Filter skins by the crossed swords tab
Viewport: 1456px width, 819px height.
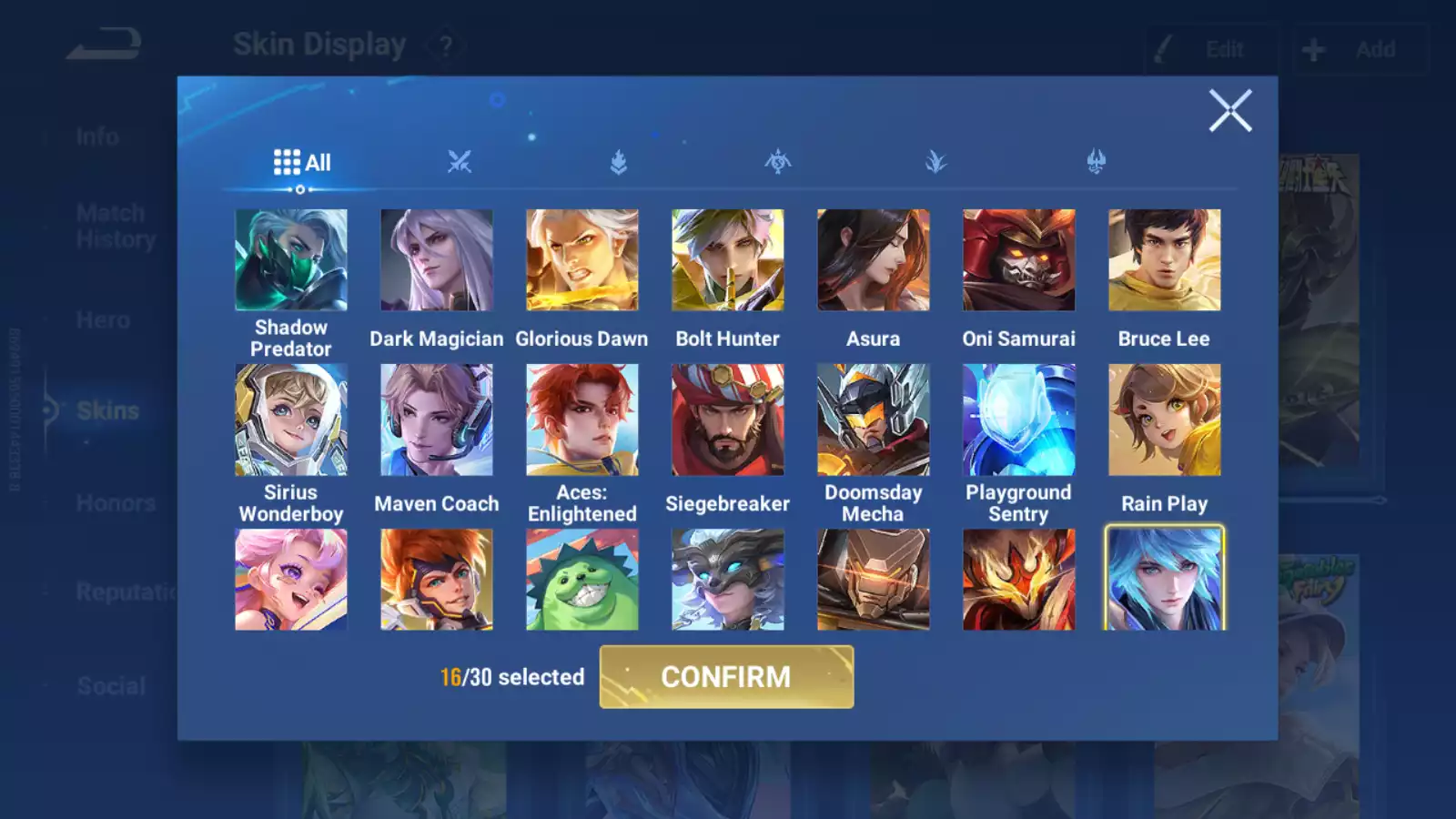[460, 162]
